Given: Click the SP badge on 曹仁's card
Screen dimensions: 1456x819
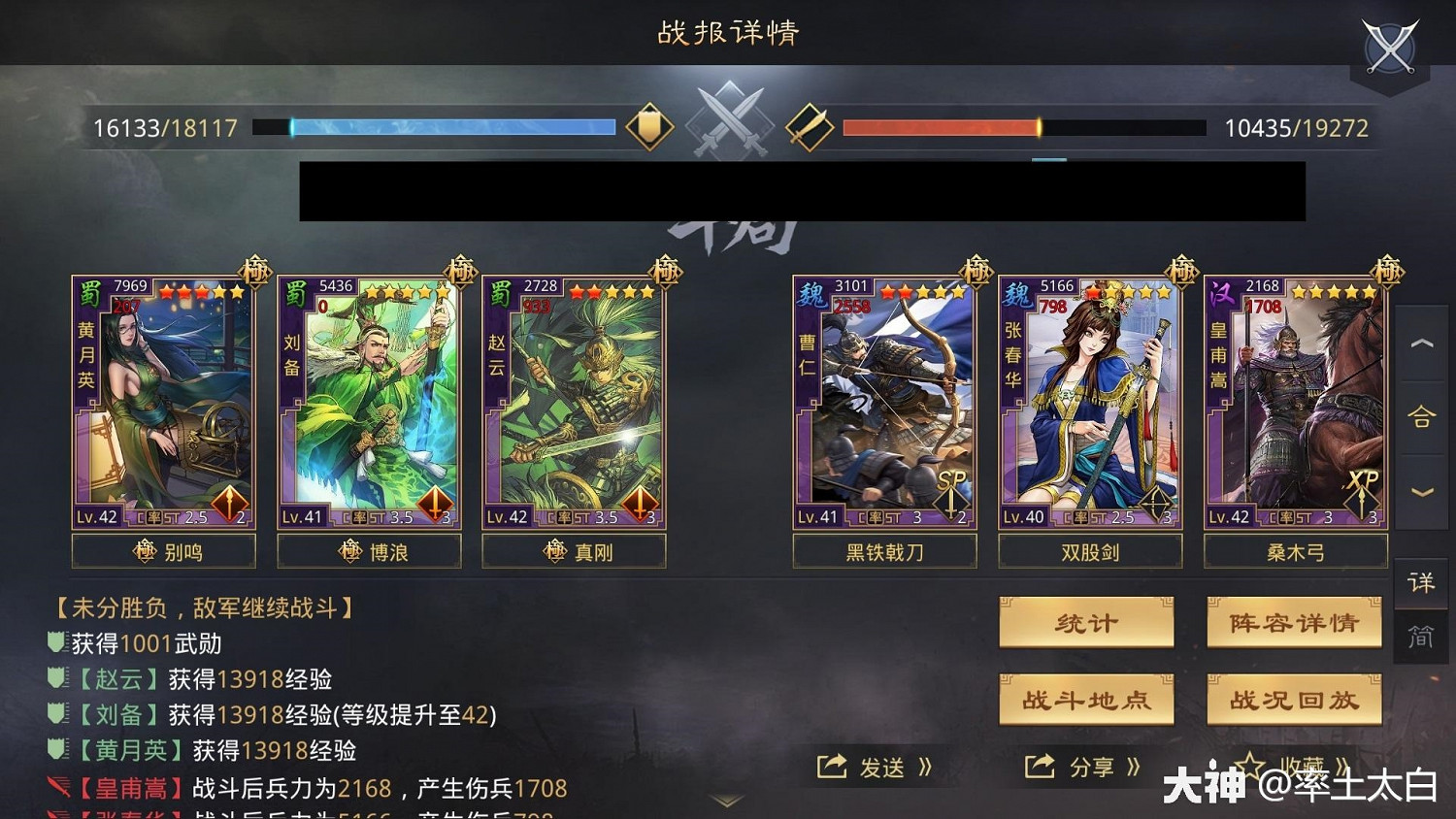Looking at the screenshot, I should coord(950,479).
